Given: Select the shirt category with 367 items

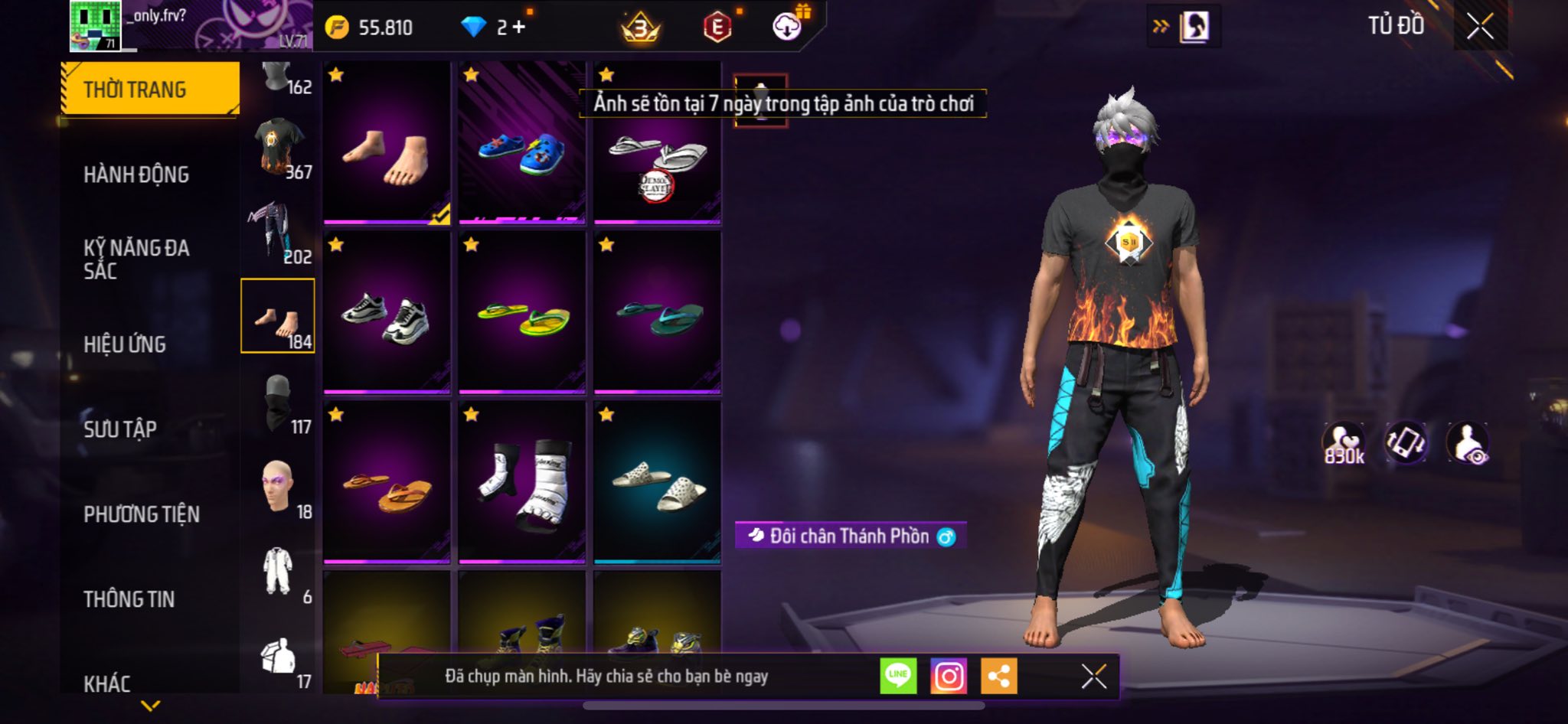Looking at the screenshot, I should pyautogui.click(x=279, y=147).
